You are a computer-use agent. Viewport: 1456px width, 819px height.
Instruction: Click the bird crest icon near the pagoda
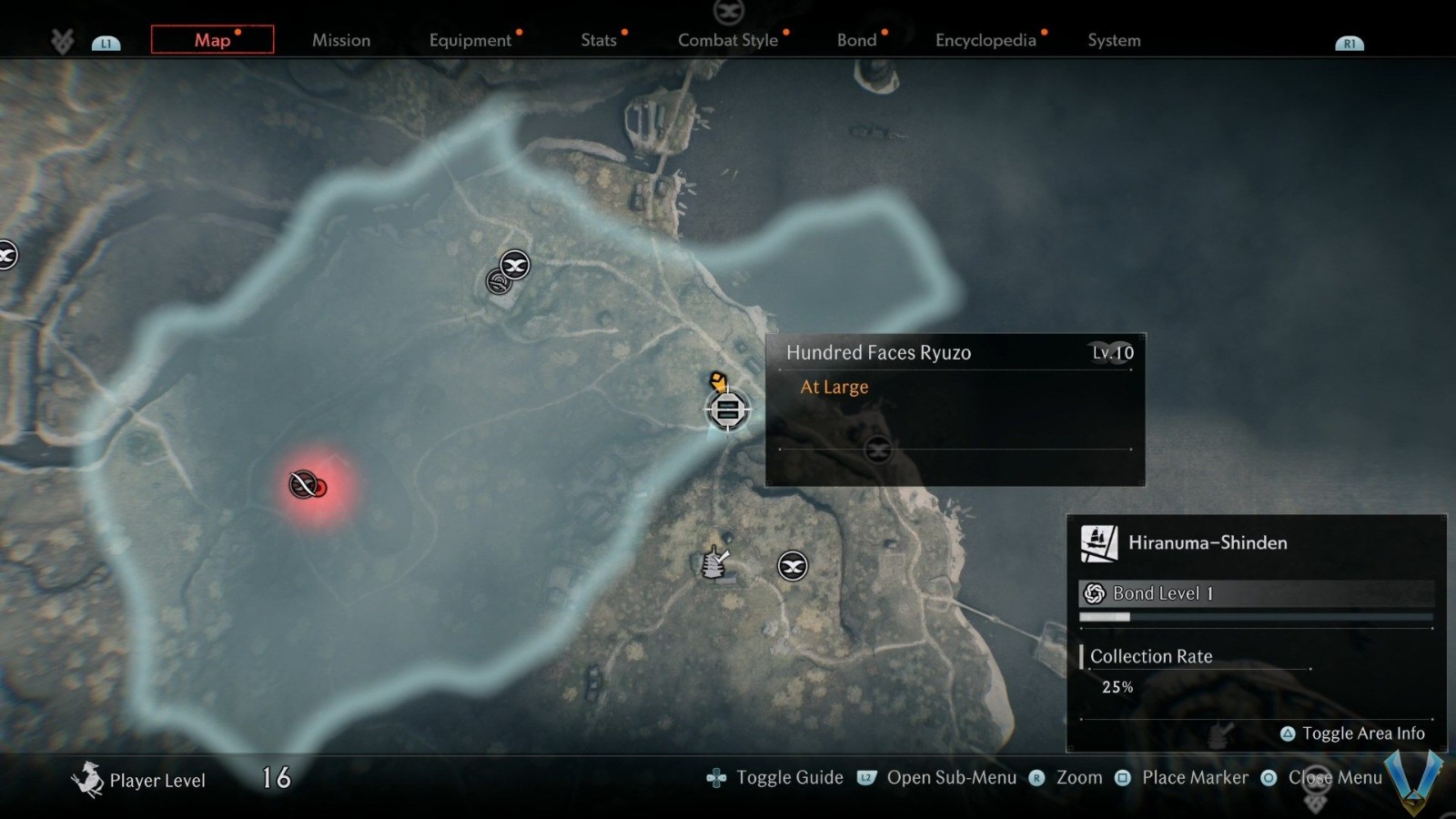791,565
